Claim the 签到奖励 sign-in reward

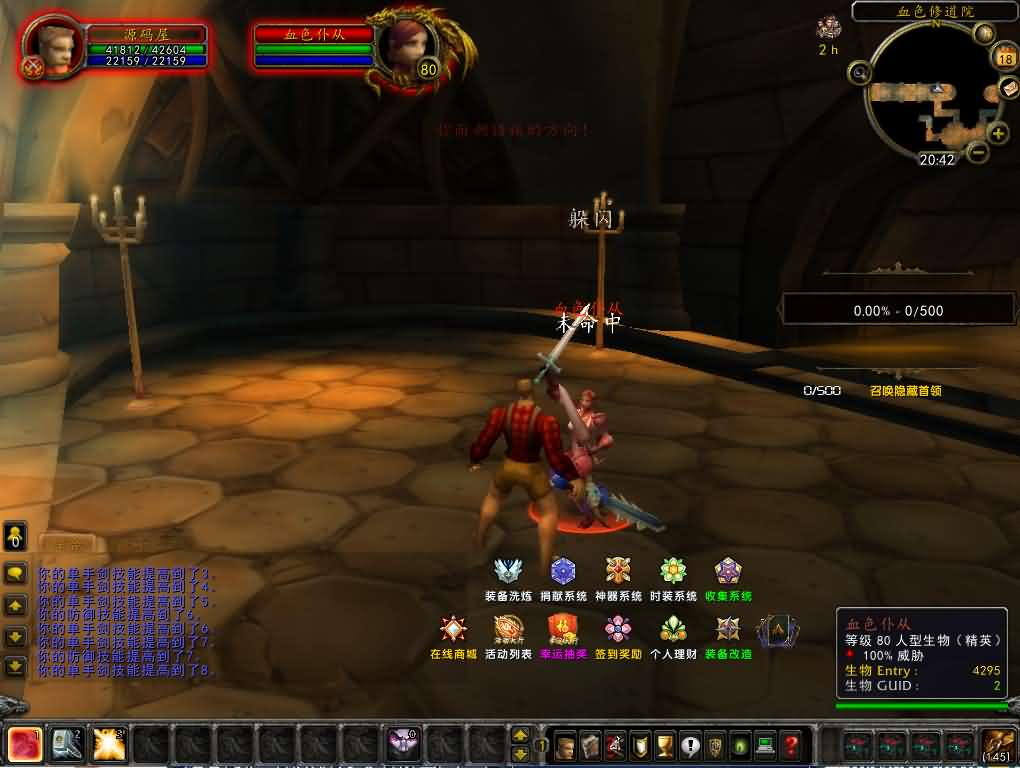[618, 630]
